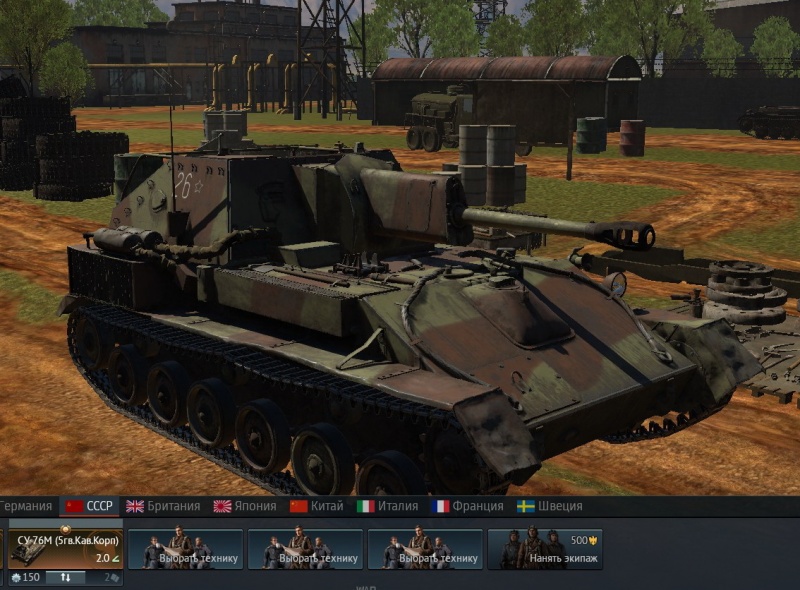Select the Япония nation tab
800x590 pixels.
[x=244, y=506]
